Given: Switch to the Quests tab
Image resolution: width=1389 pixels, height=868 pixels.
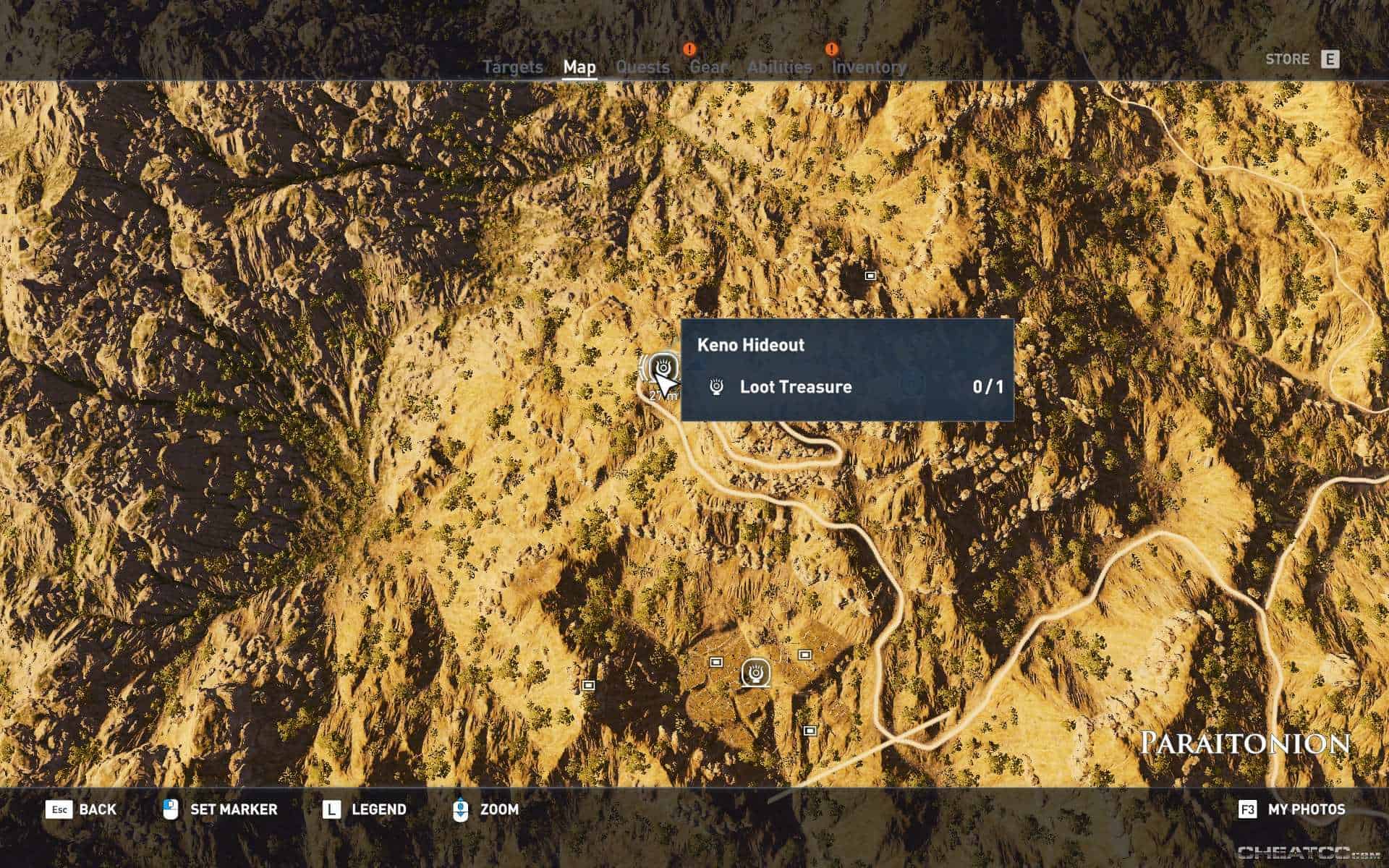Looking at the screenshot, I should (x=644, y=67).
